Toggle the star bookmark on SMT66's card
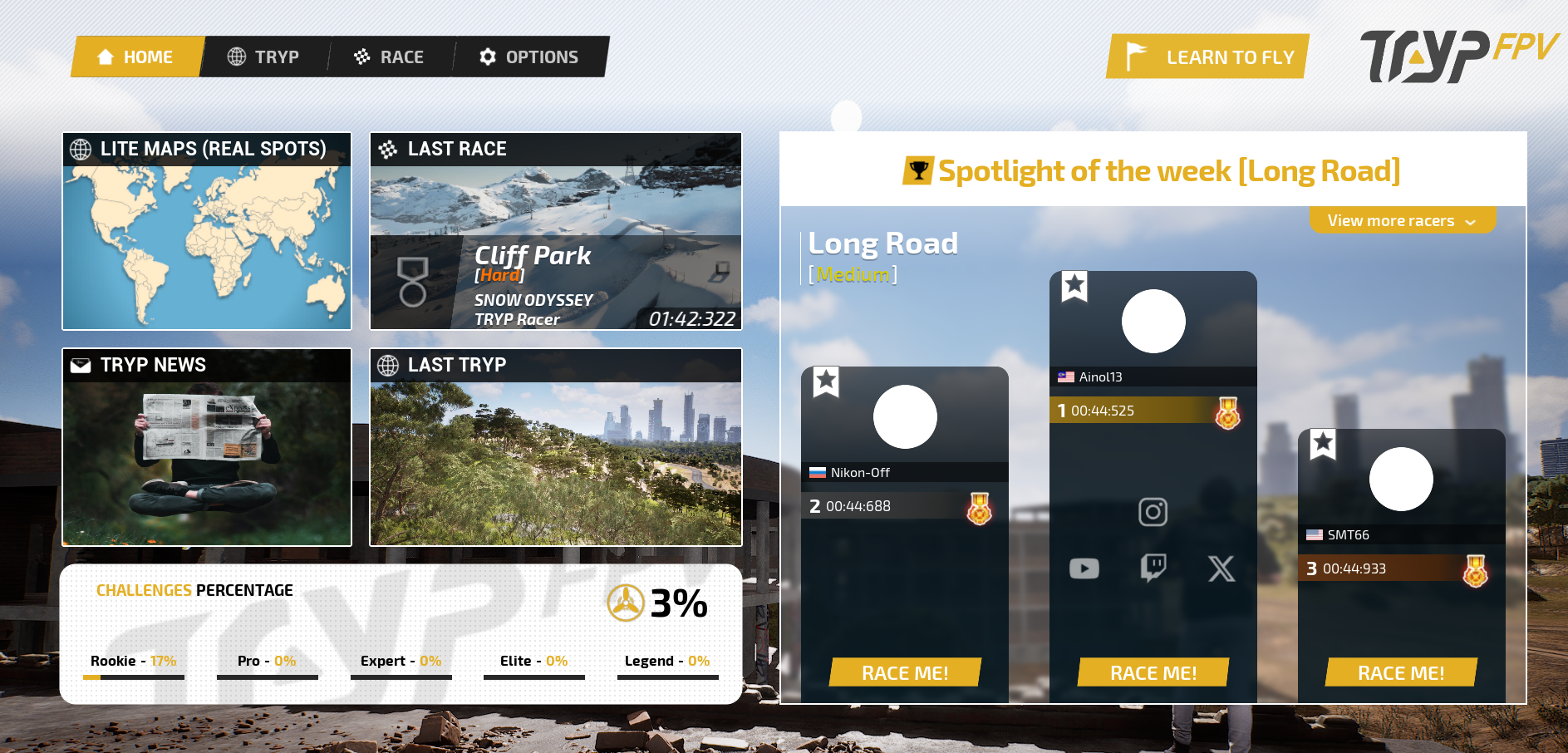1568x753 pixels. 1323,444
